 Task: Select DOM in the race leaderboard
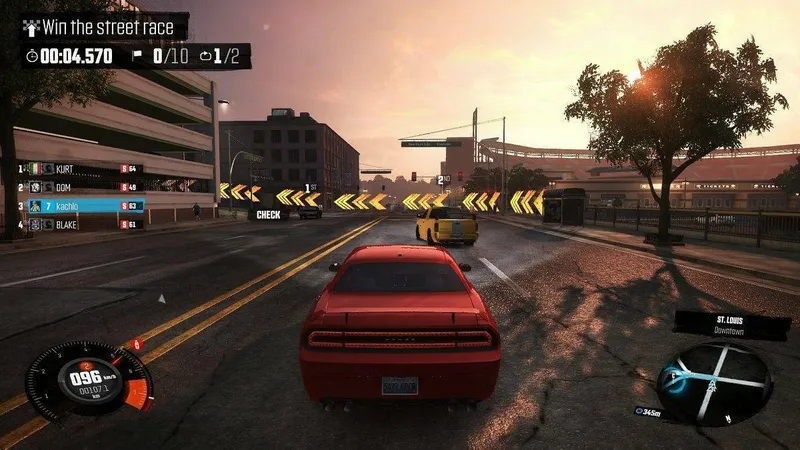80,187
